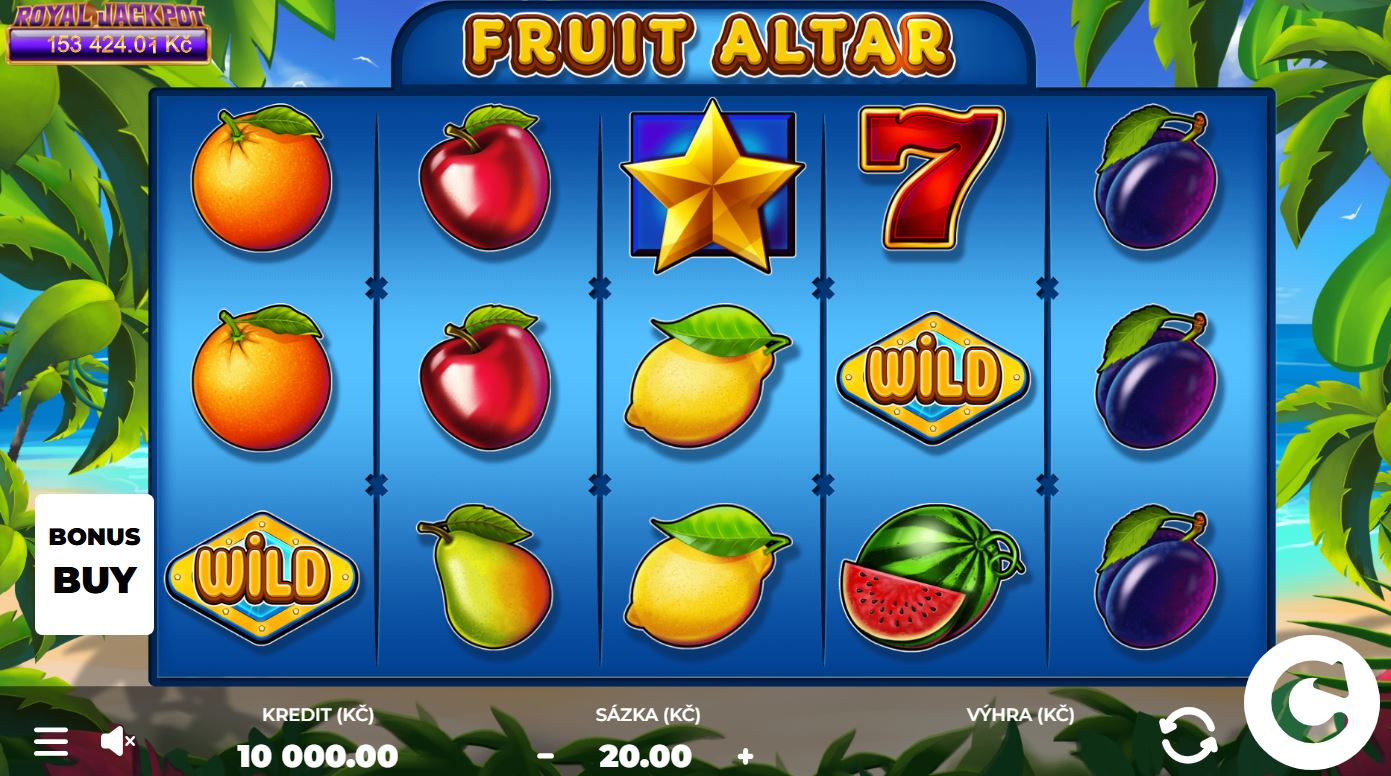Select the VÝHRA win display area
This screenshot has height=776, width=1391.
click(1021, 715)
